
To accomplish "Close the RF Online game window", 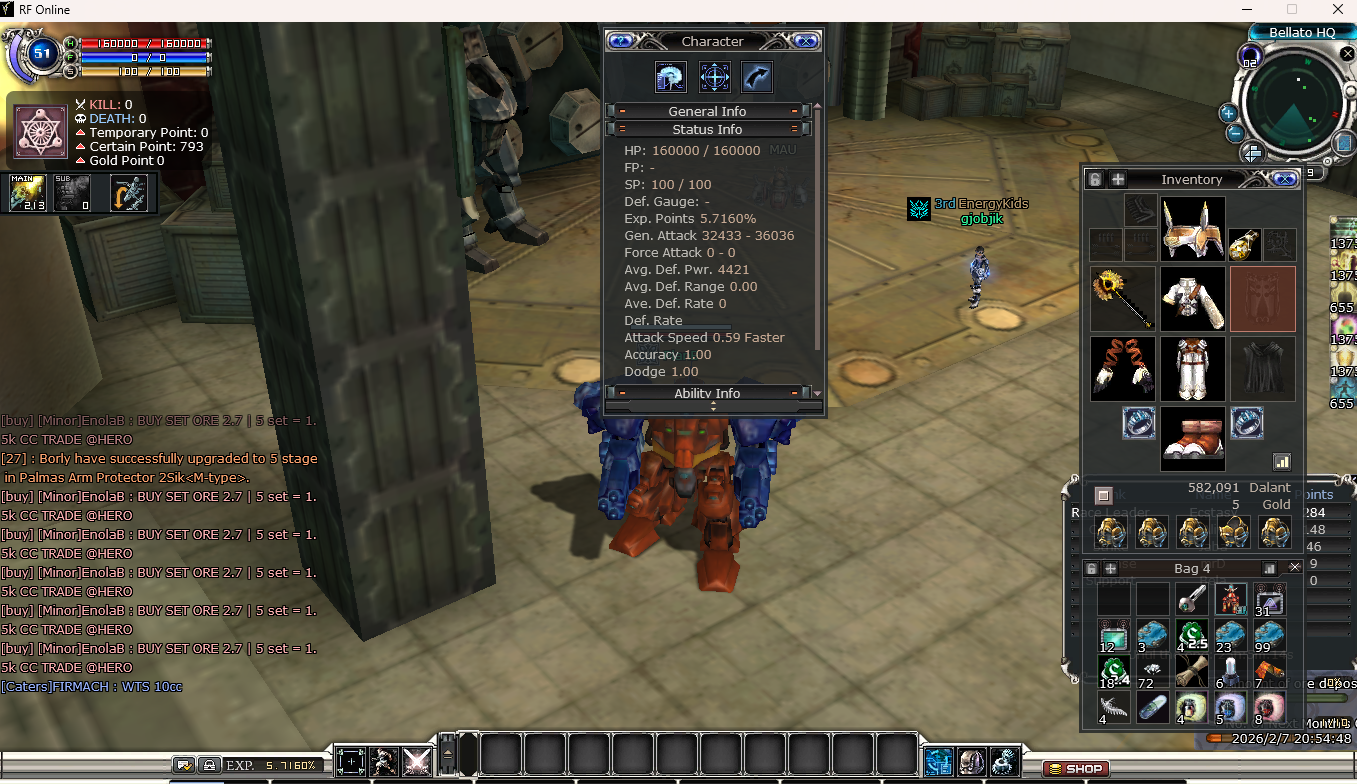I will pyautogui.click(x=1334, y=10).
